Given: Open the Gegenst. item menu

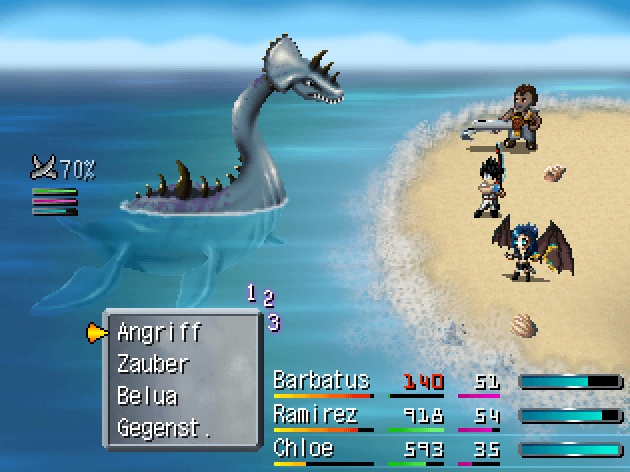Looking at the screenshot, I should (165, 429).
